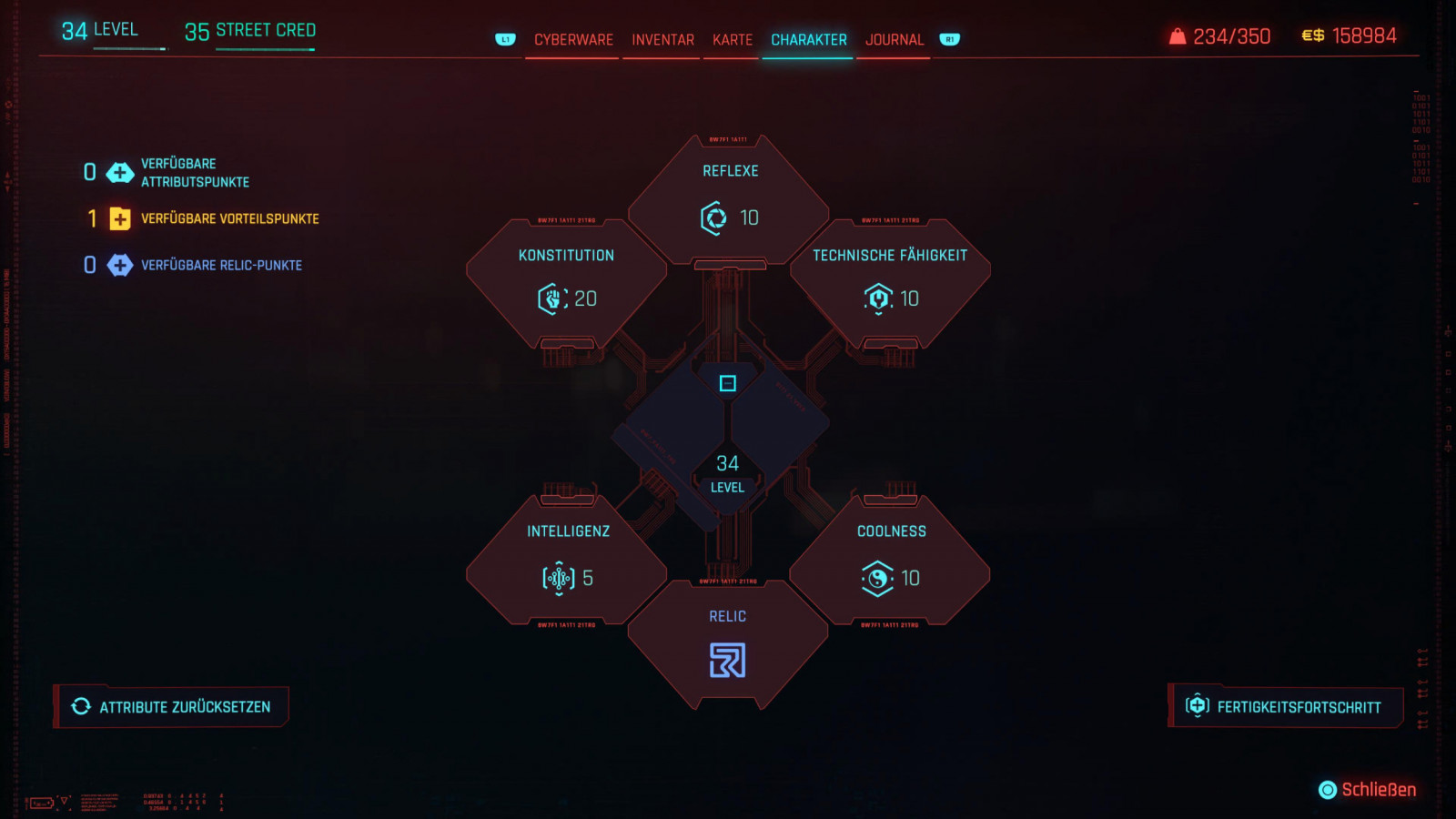Click Attribute Zurücksetzen to reset attributes
The height and width of the screenshot is (819, 1456).
point(172,707)
